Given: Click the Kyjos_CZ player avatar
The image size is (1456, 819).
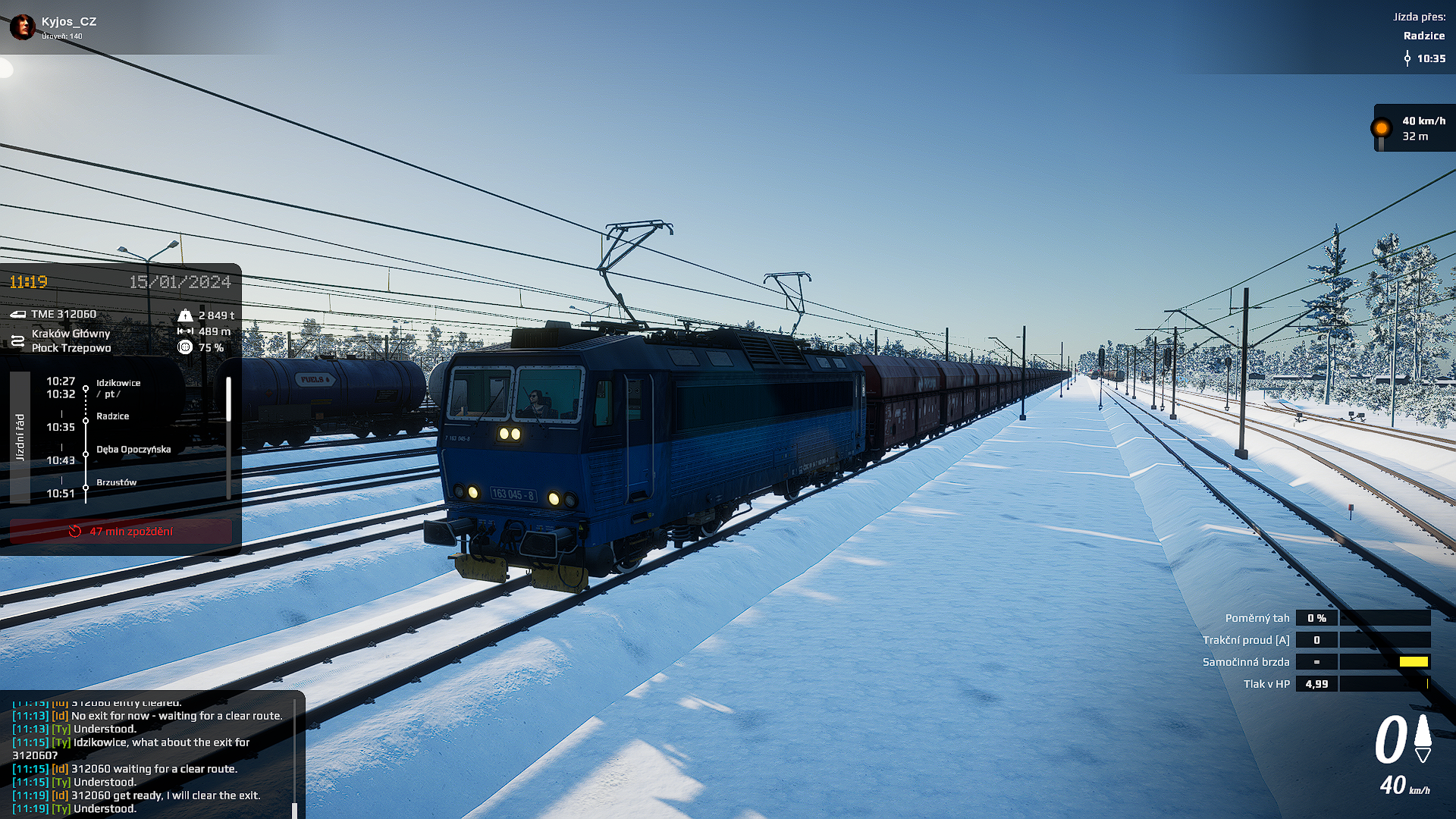Looking at the screenshot, I should [x=23, y=27].
